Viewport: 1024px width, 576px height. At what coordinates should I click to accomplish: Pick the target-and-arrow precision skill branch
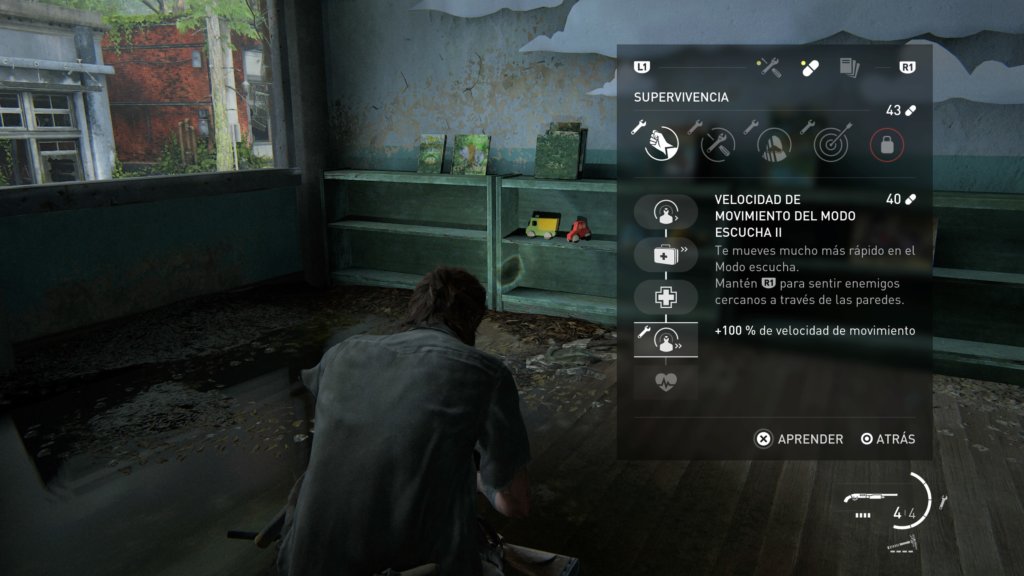click(830, 145)
